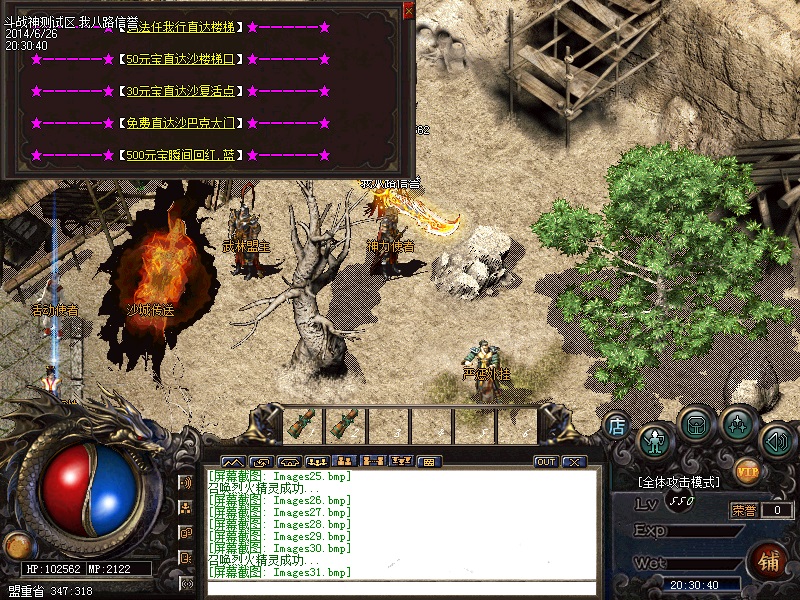Click the X button beside OUT

pyautogui.click(x=573, y=462)
